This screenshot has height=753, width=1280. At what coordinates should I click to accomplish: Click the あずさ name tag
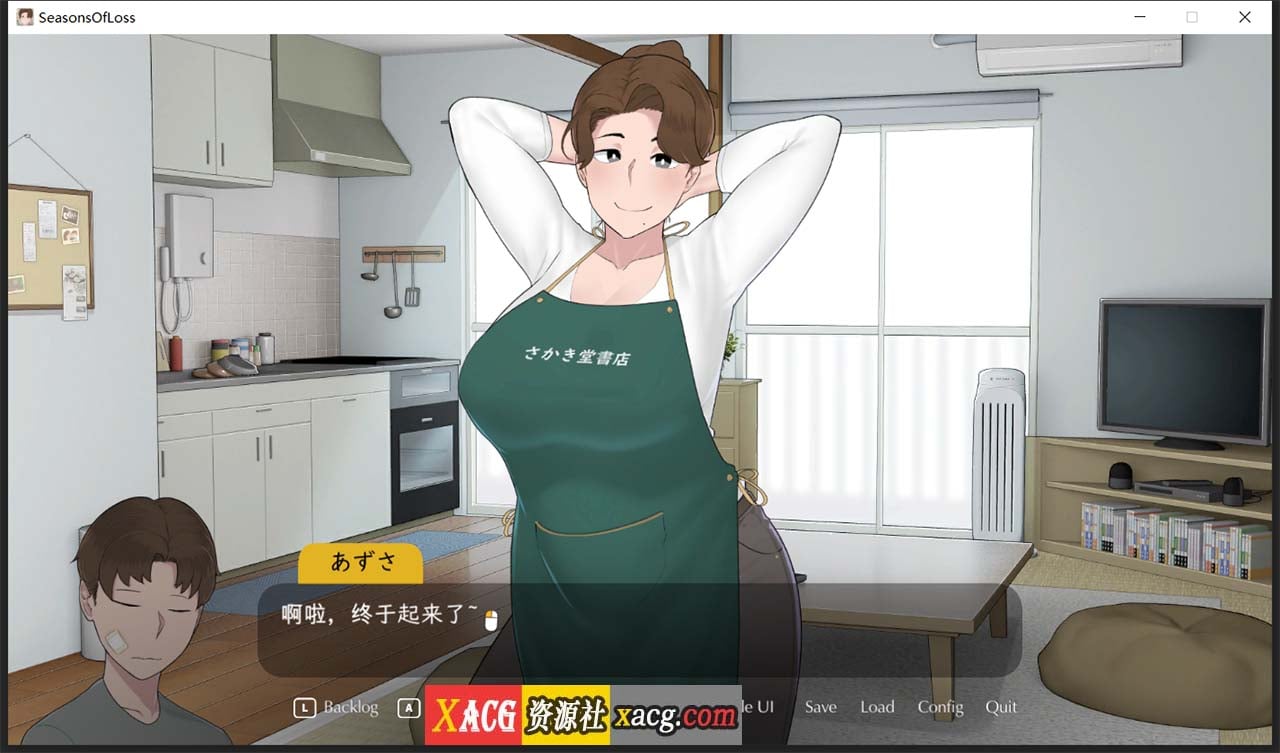[360, 565]
